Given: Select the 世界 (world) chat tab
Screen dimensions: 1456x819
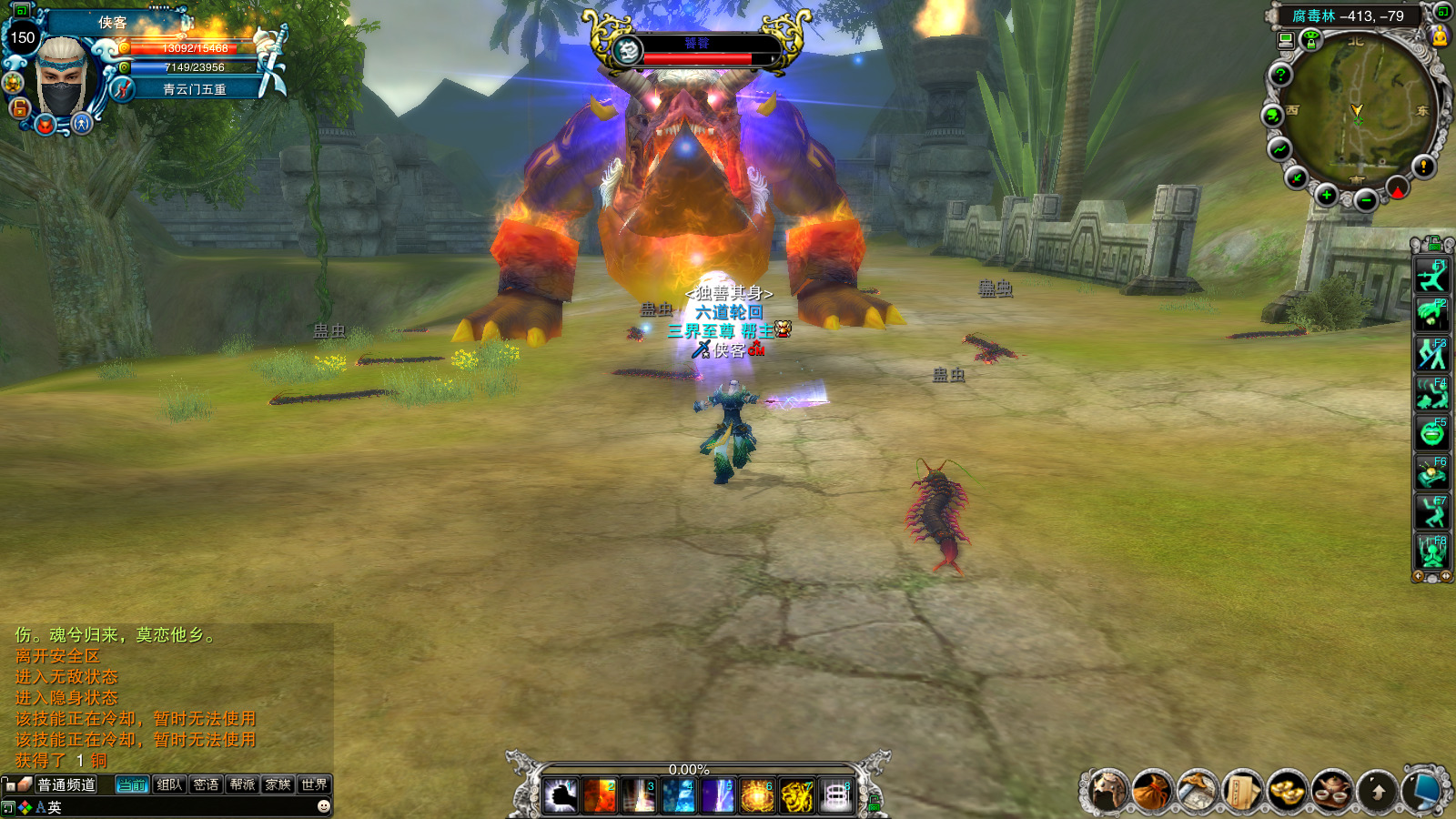Looking at the screenshot, I should tap(314, 784).
